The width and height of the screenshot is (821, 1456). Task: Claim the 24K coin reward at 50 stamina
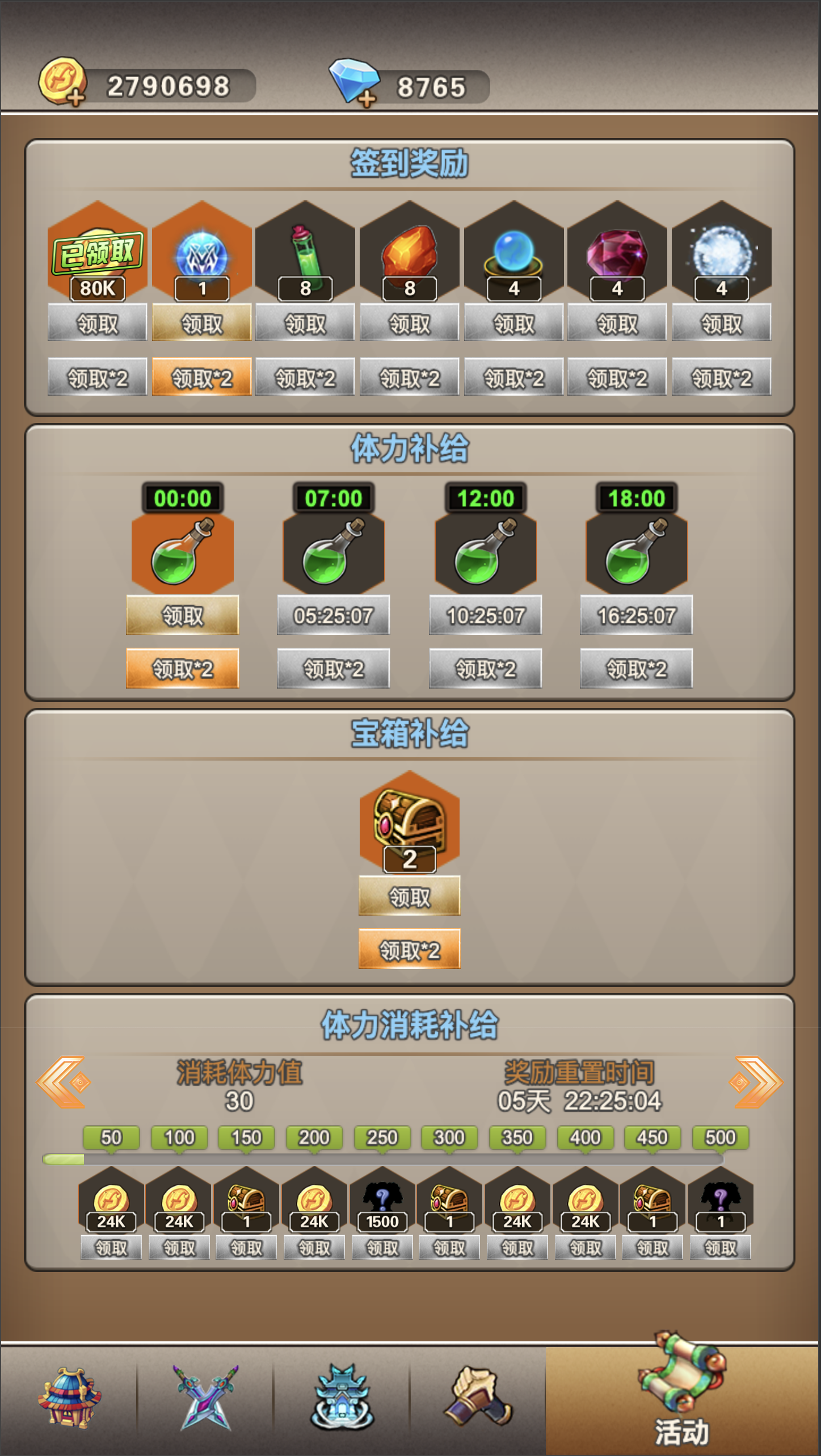[x=110, y=1247]
